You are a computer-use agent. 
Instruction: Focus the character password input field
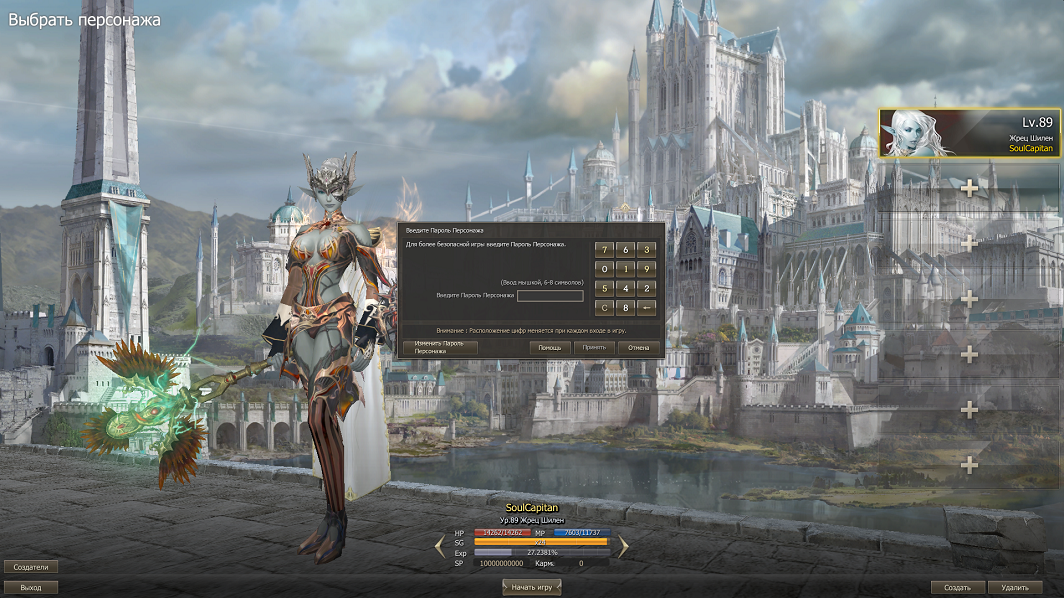550,296
